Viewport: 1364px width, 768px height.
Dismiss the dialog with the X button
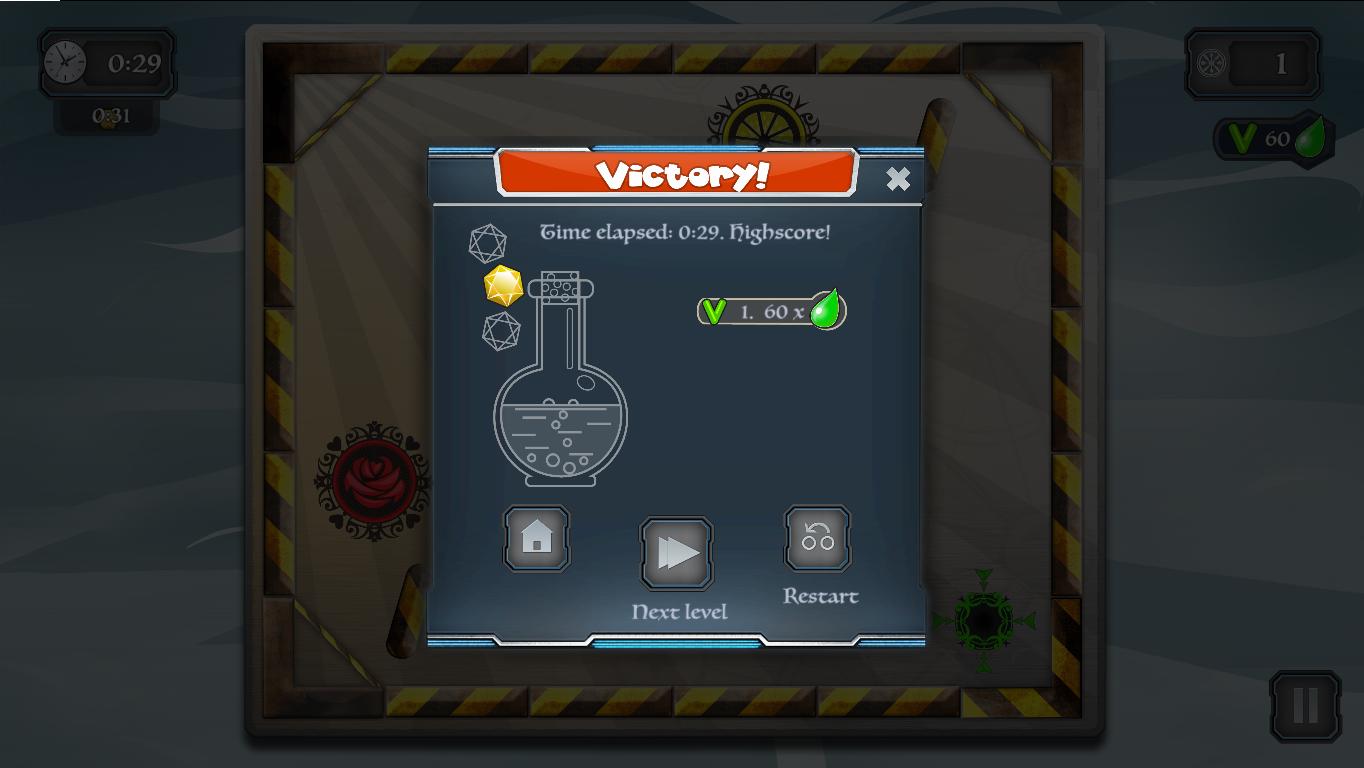point(897,179)
